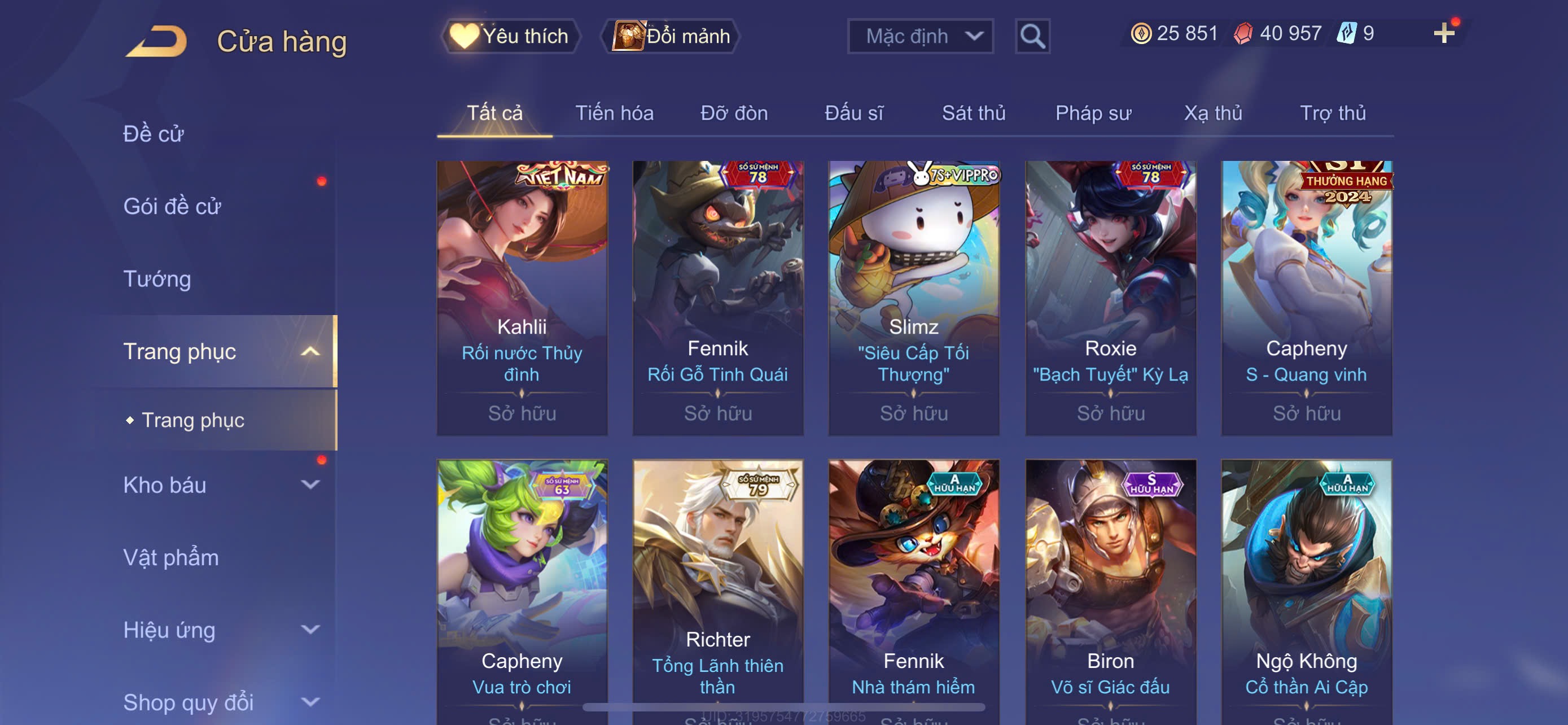This screenshot has height=725, width=1568.
Task: Pick the Biron Võ sĩ Giác đấu card
Action: click(1110, 591)
